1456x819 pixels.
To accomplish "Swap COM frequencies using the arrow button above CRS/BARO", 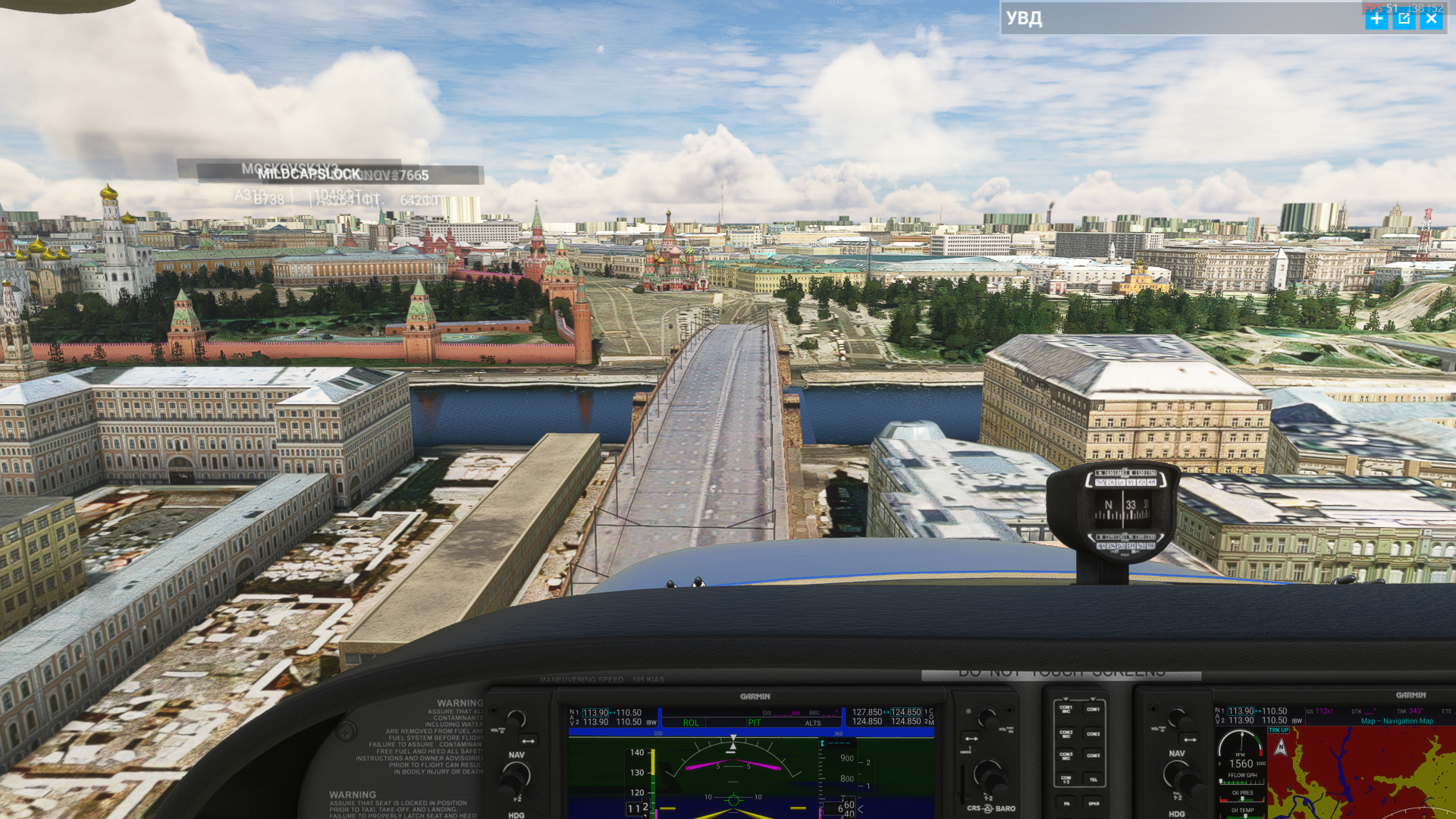I will tap(971, 738).
